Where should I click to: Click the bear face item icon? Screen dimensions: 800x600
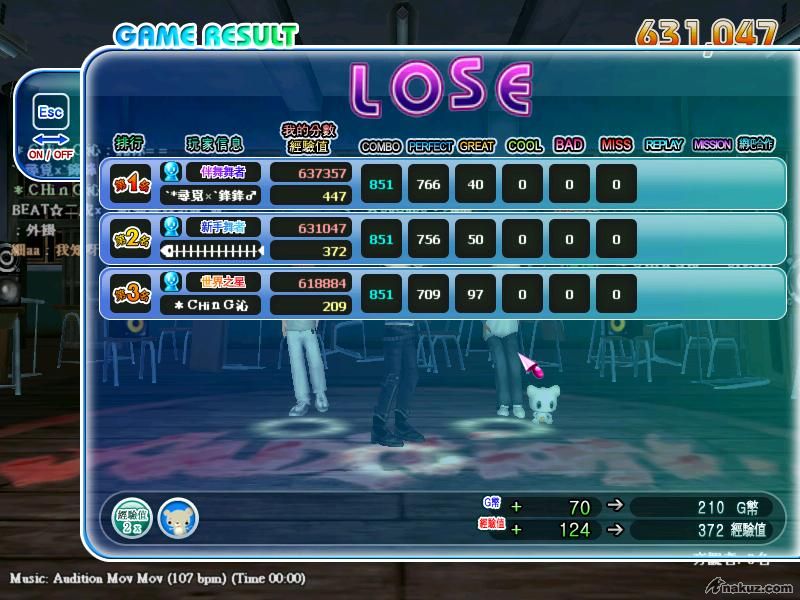click(x=178, y=518)
